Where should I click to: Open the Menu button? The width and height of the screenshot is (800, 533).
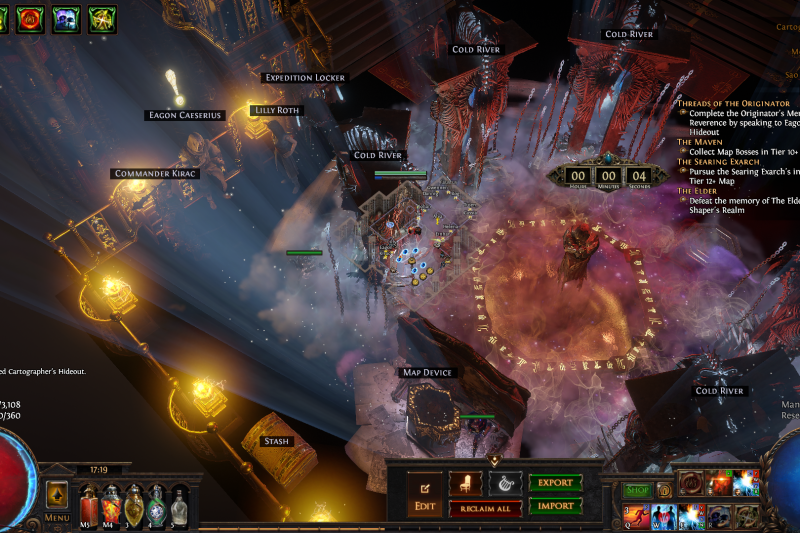(57, 518)
